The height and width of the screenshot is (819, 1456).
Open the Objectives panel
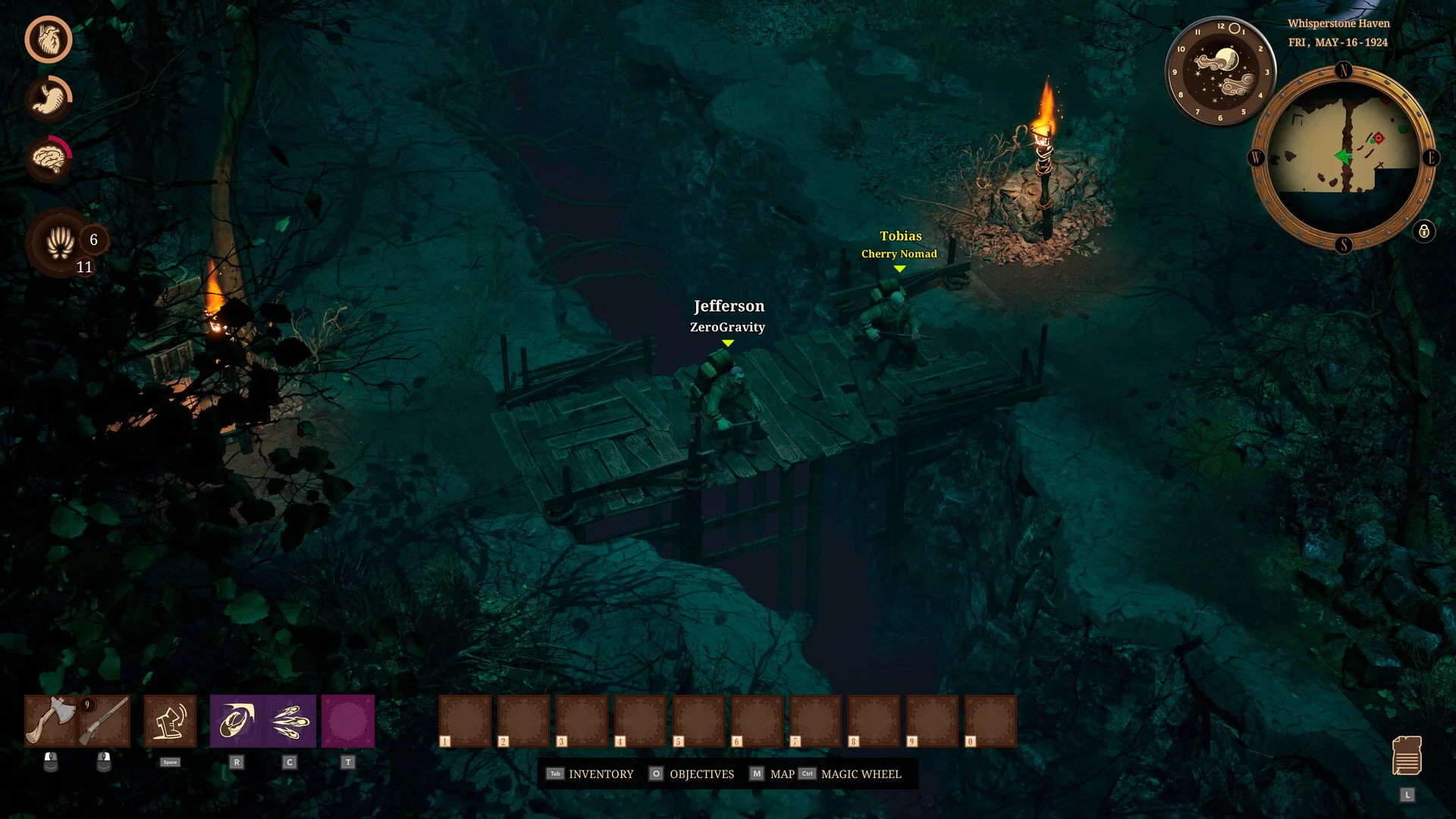[692, 774]
